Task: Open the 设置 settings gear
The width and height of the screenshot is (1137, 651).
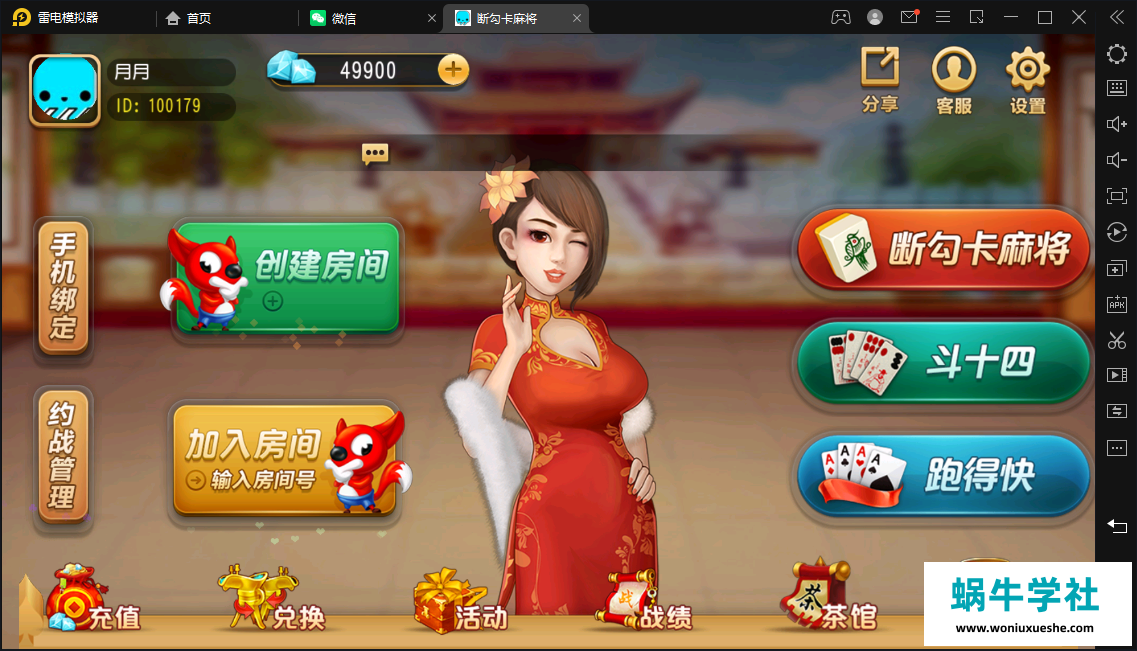Action: click(x=1027, y=79)
